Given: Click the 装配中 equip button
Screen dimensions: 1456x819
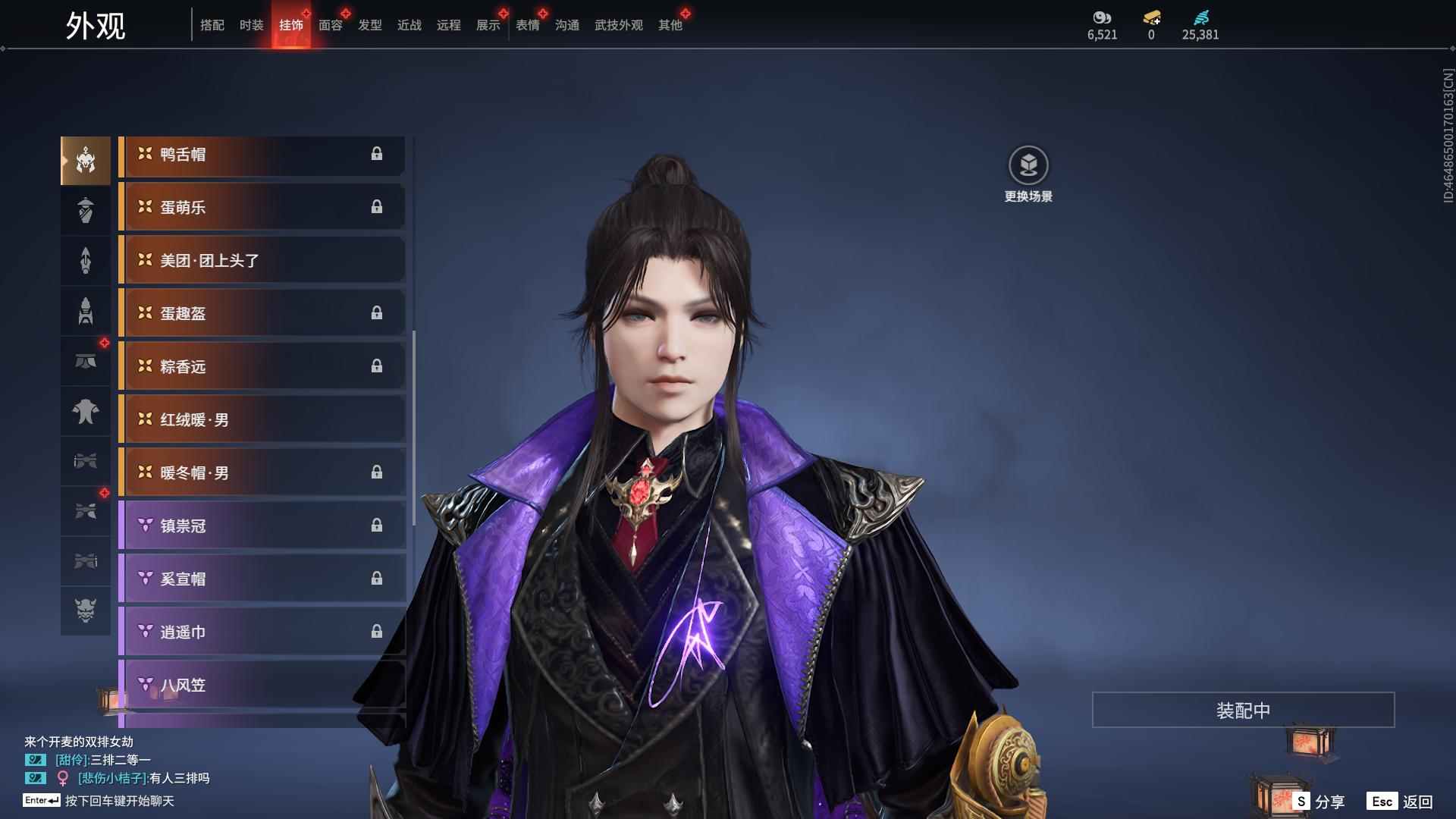Looking at the screenshot, I should coord(1243,710).
